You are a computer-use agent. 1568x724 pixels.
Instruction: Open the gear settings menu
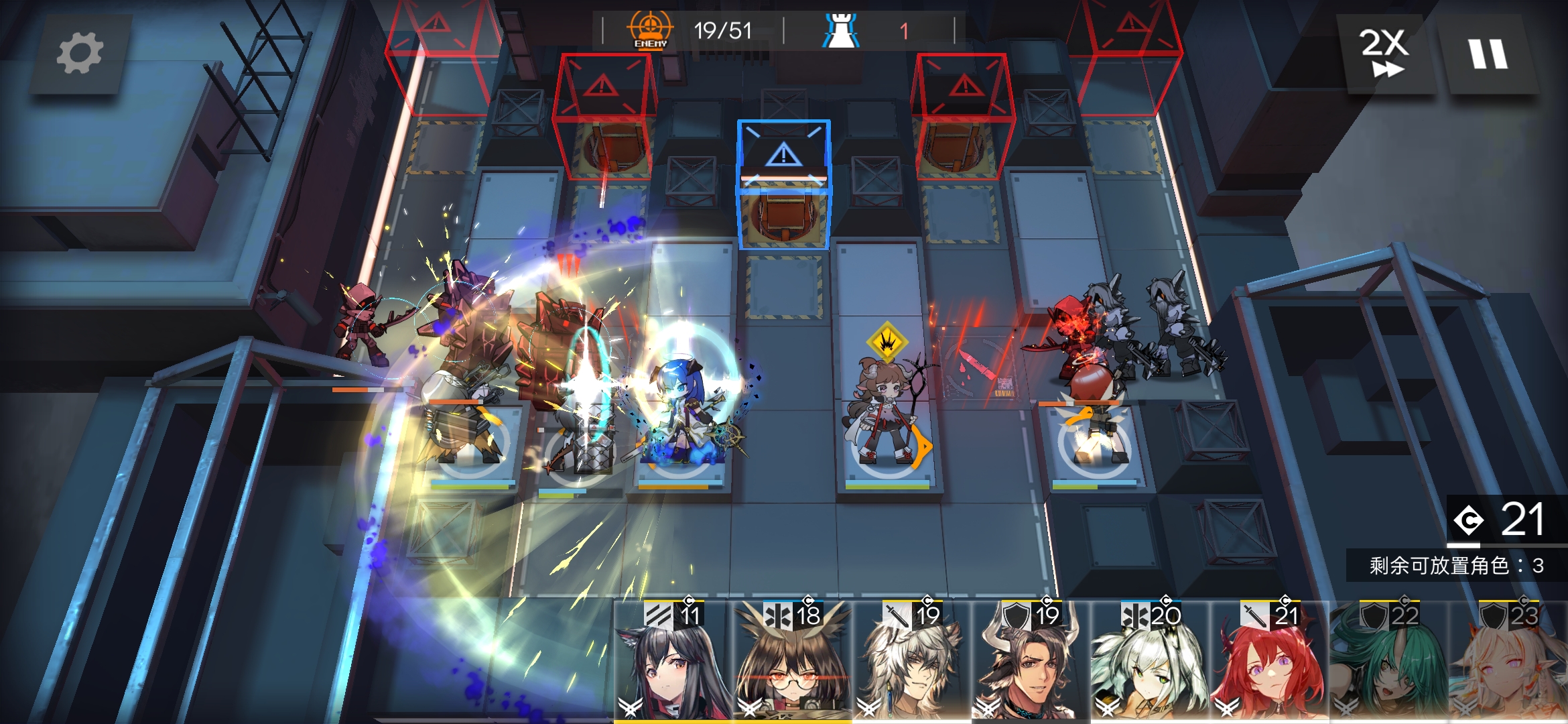(x=80, y=54)
